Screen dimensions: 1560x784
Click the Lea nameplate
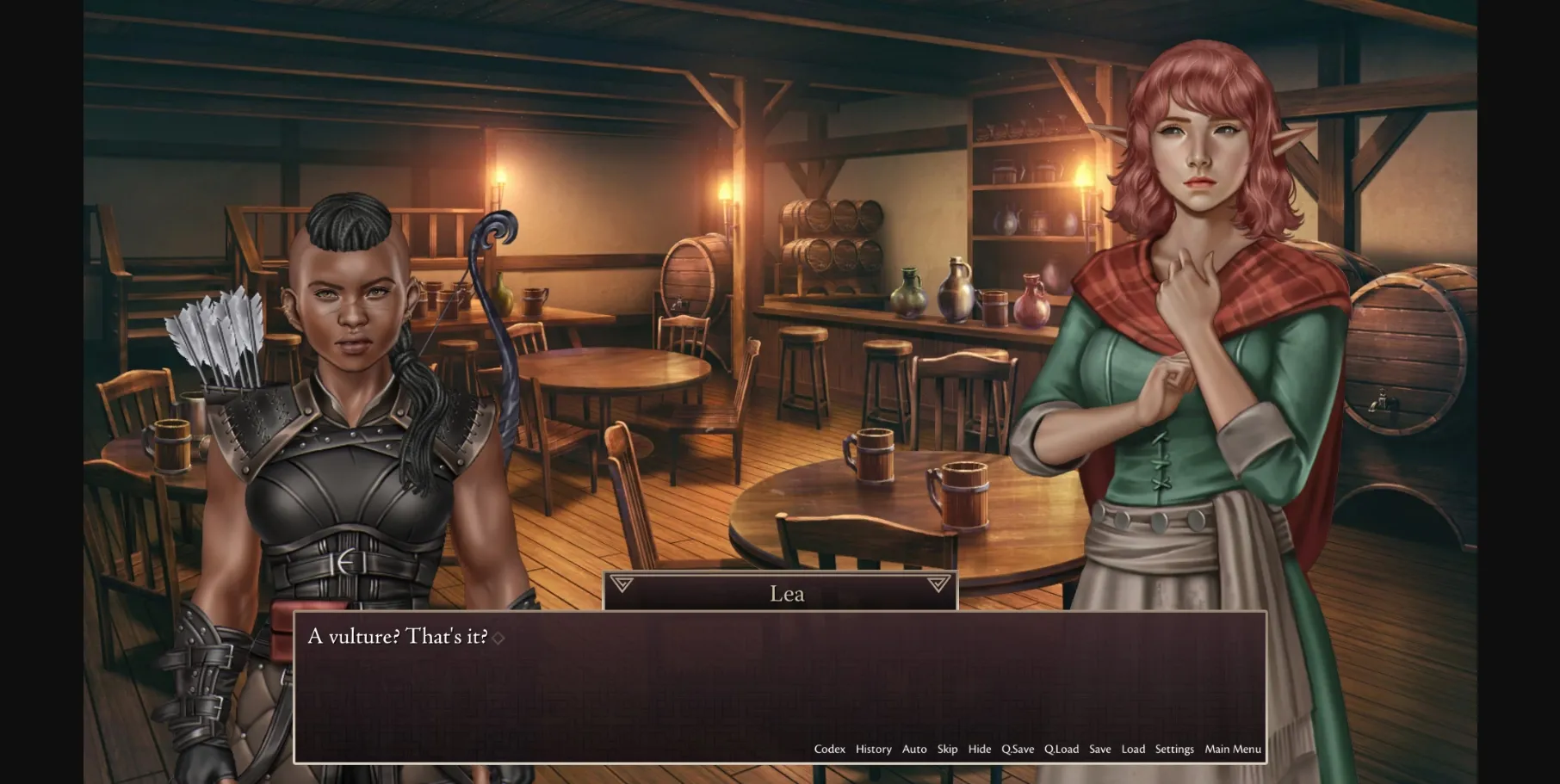pos(786,594)
